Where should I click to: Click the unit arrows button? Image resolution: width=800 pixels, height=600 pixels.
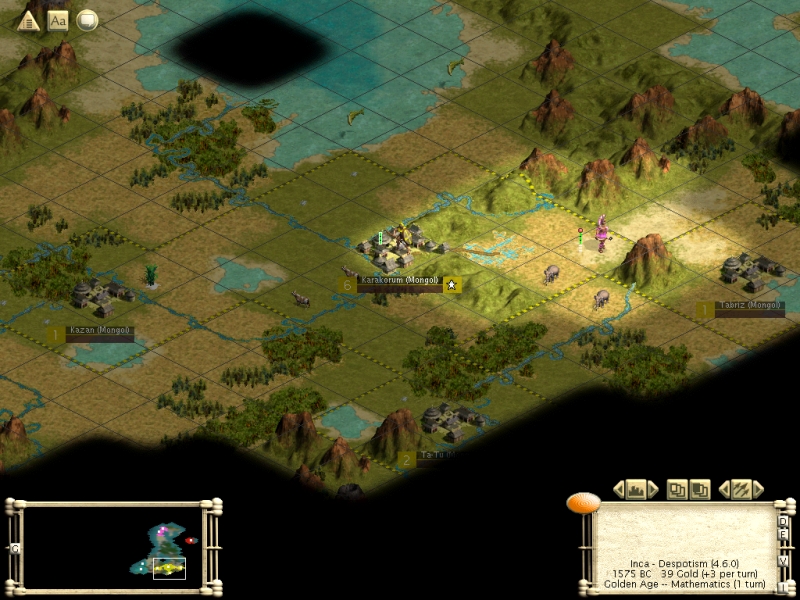tap(741, 489)
